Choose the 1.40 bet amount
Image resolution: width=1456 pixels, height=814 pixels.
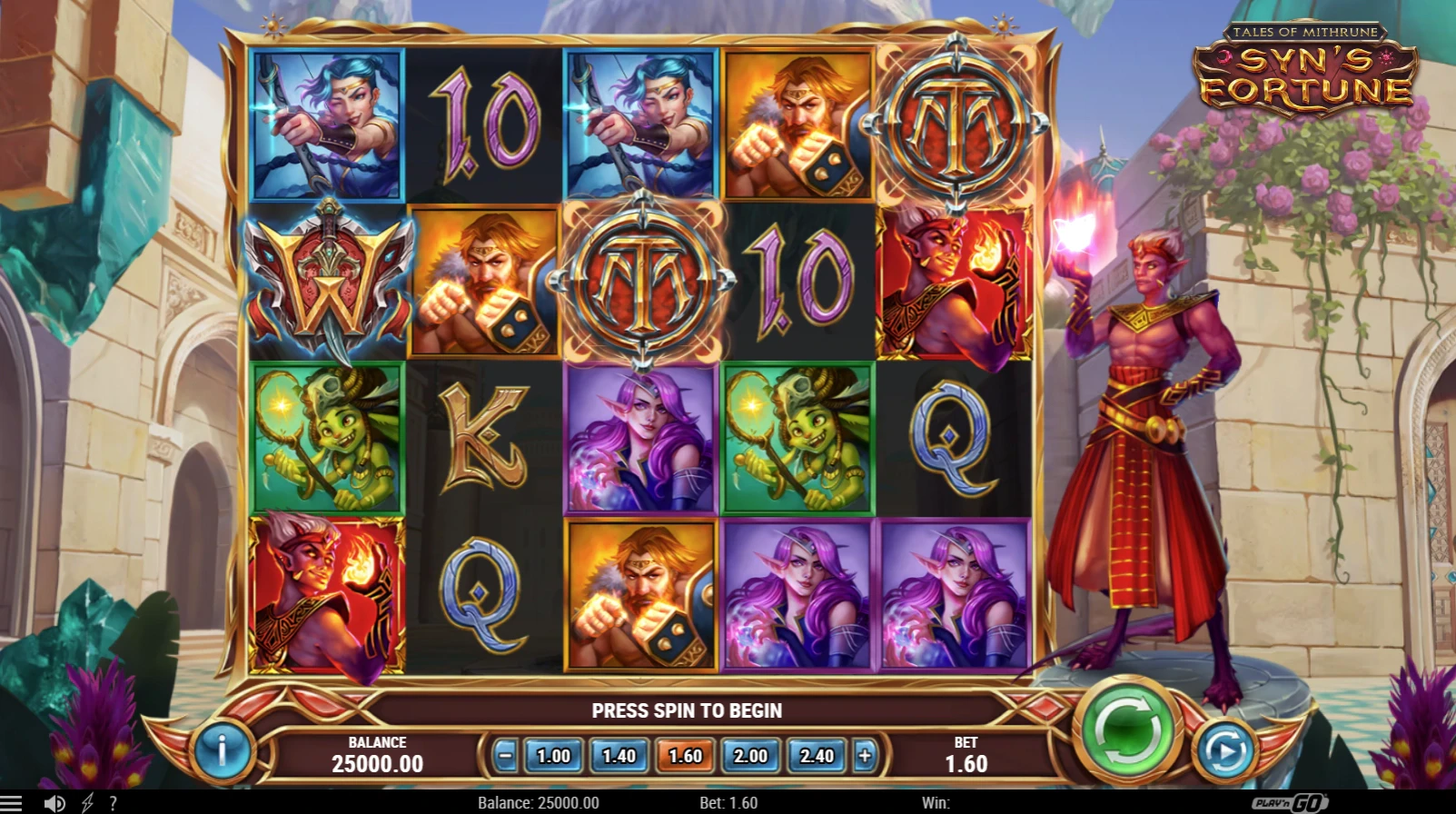point(619,755)
